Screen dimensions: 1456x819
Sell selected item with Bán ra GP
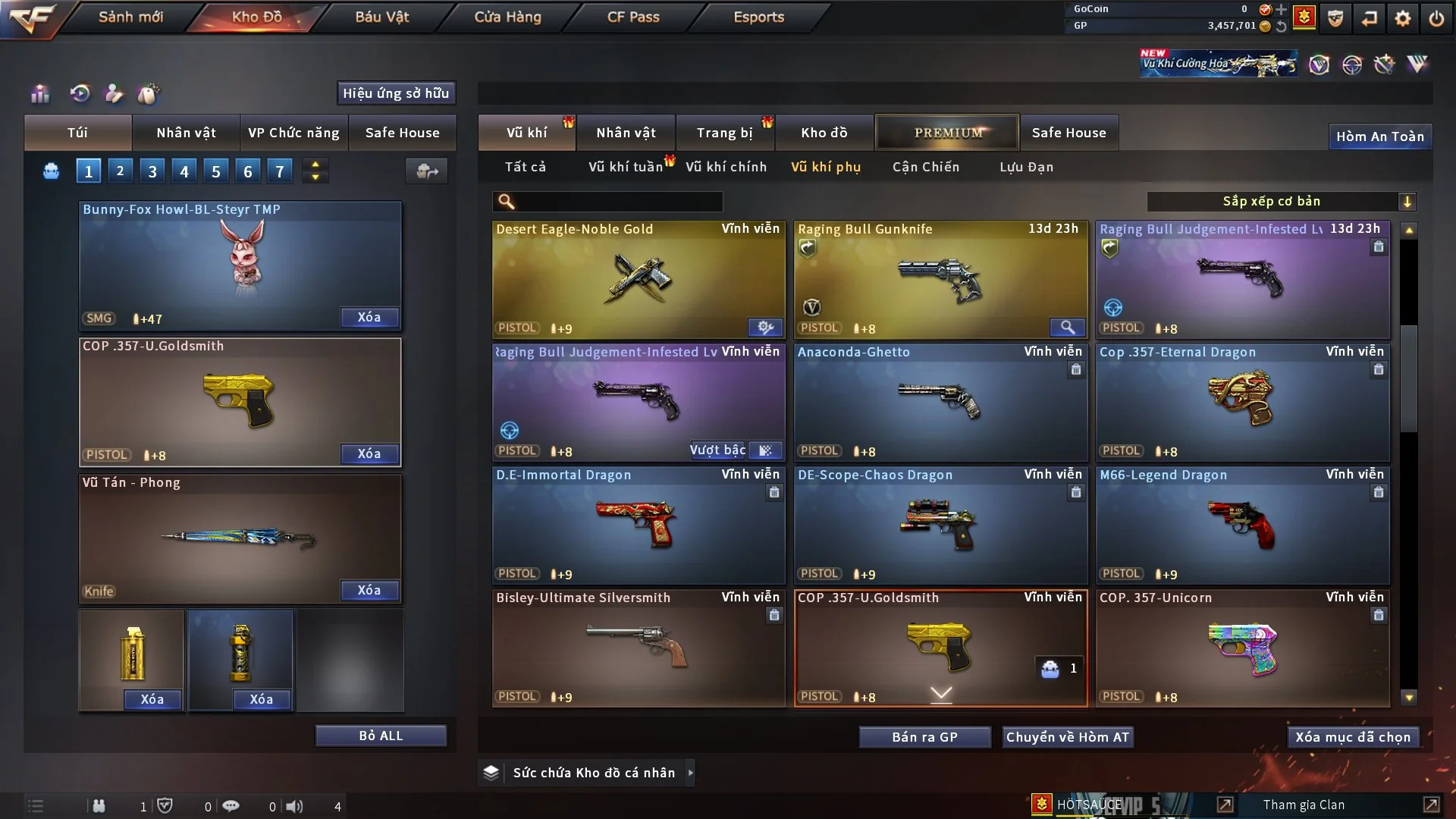click(x=924, y=737)
